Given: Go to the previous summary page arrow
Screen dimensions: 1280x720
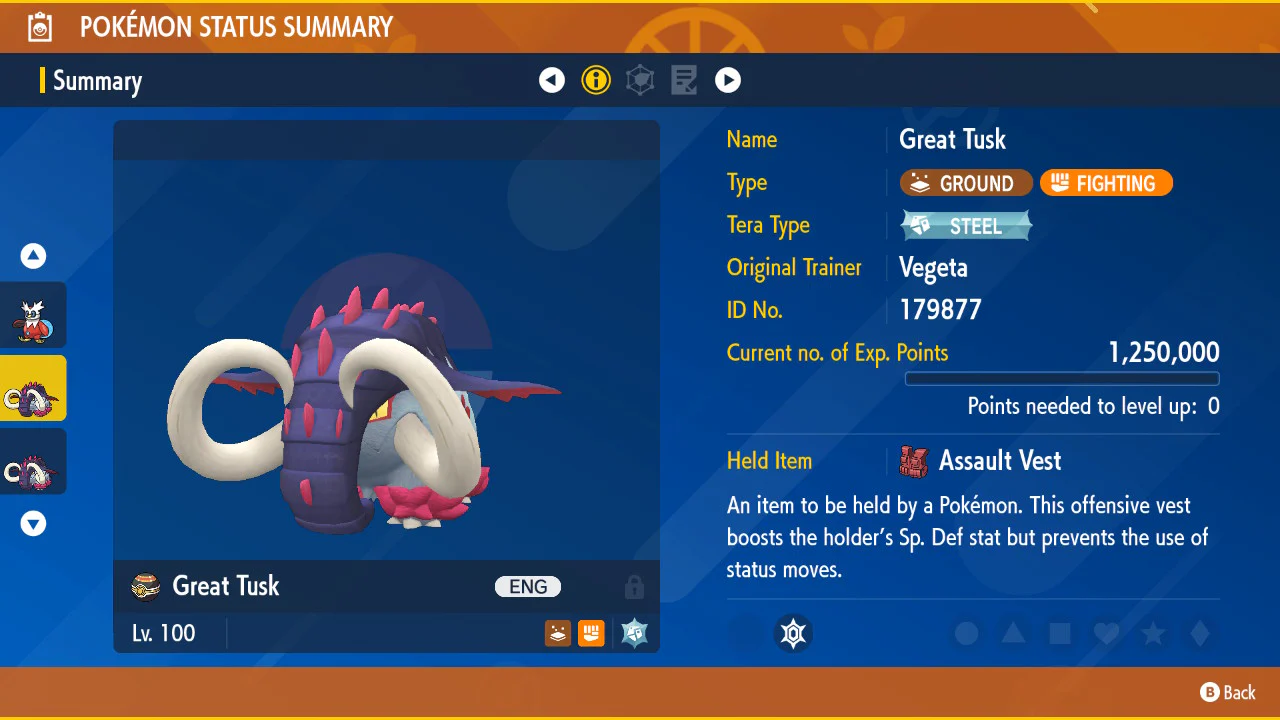Looking at the screenshot, I should (552, 80).
